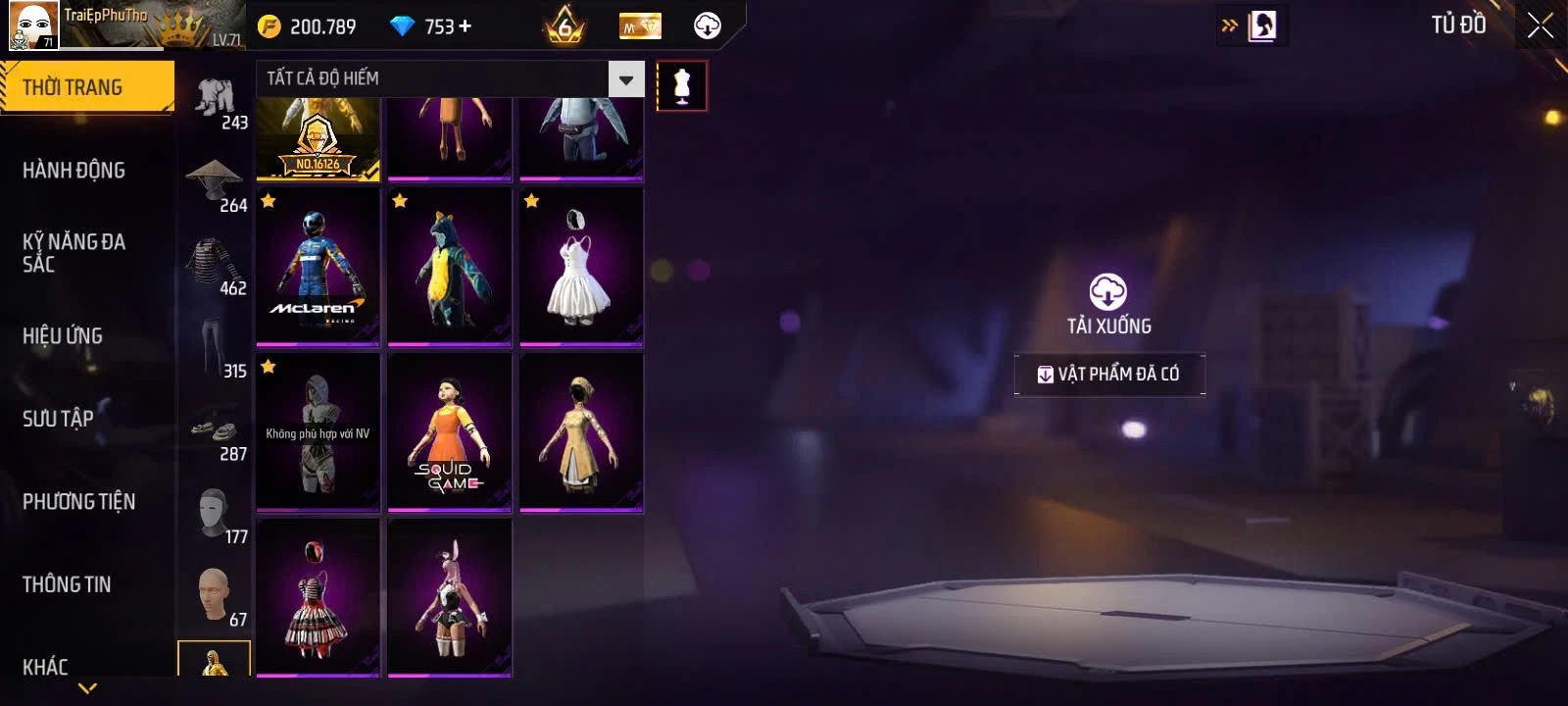Add diamonds with the plus button
Viewport: 1568px width, 706px height.
tap(465, 26)
